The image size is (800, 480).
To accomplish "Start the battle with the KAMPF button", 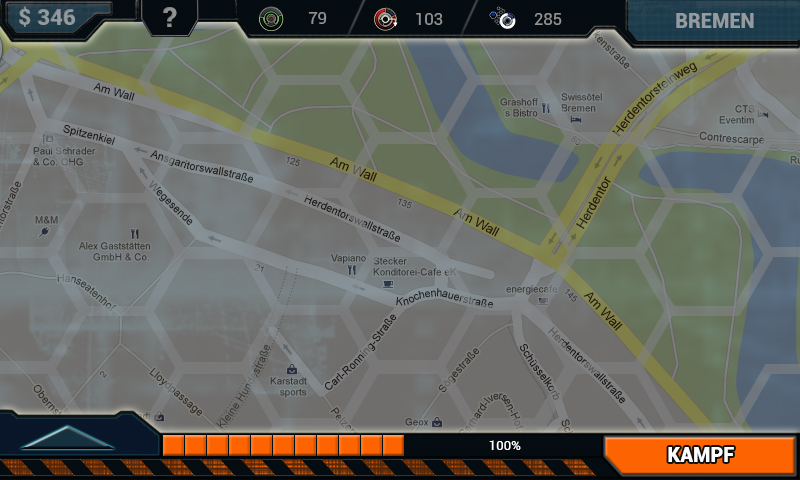I will pyautogui.click(x=701, y=455).
